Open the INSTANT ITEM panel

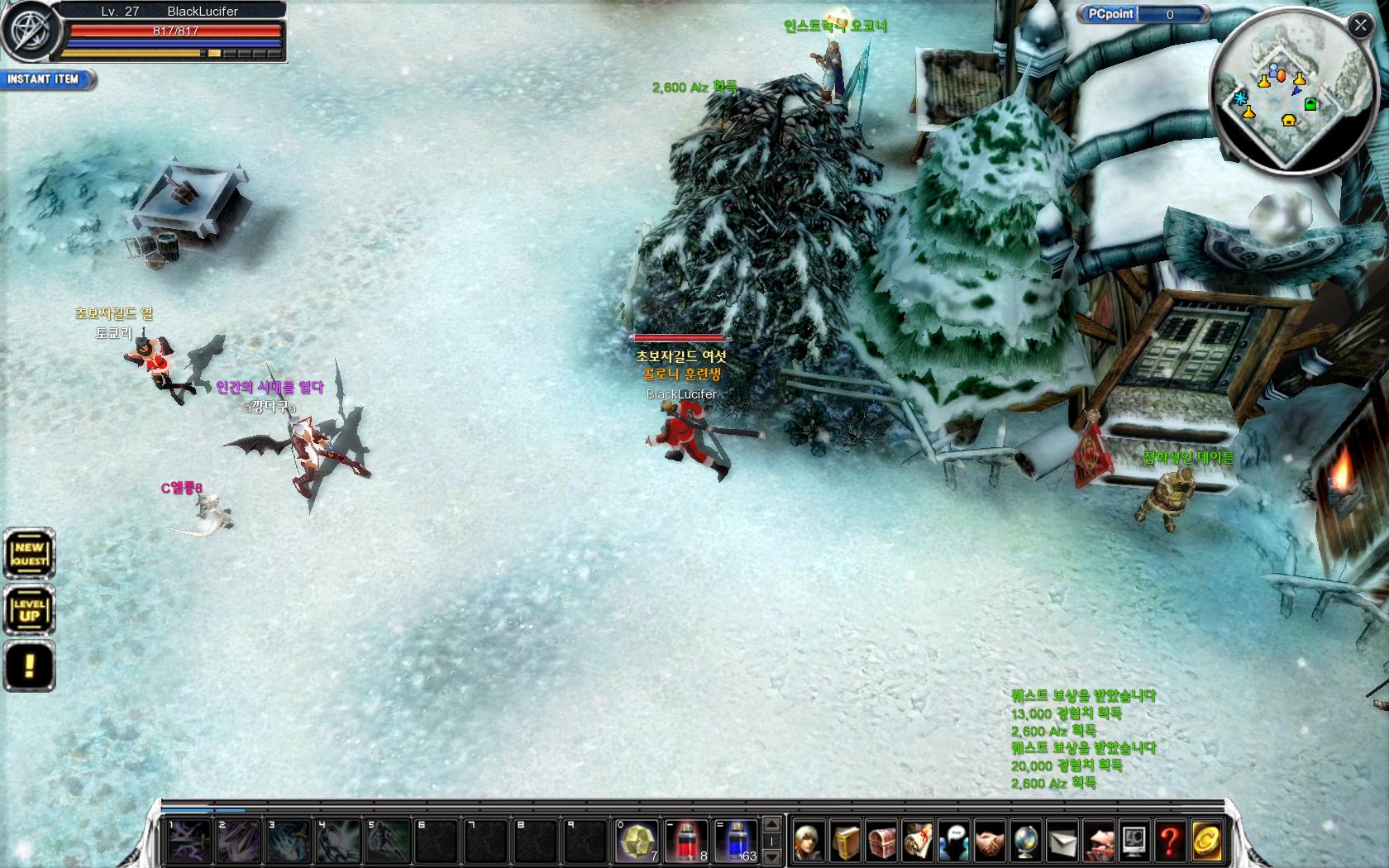pos(45,79)
